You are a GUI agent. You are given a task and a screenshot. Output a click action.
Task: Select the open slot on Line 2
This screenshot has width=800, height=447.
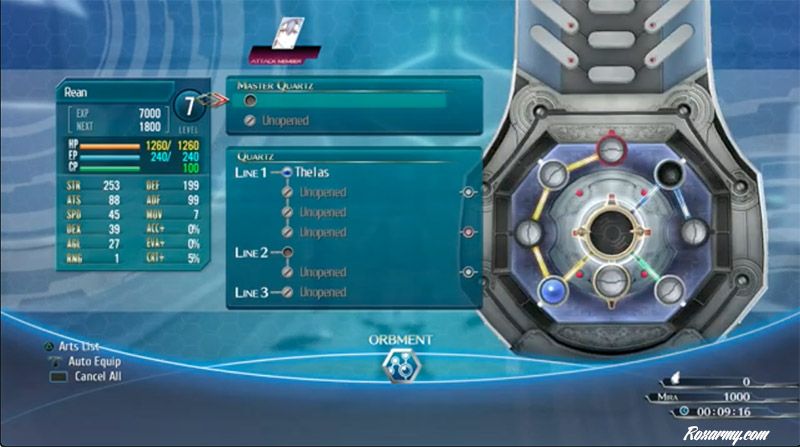pos(288,252)
